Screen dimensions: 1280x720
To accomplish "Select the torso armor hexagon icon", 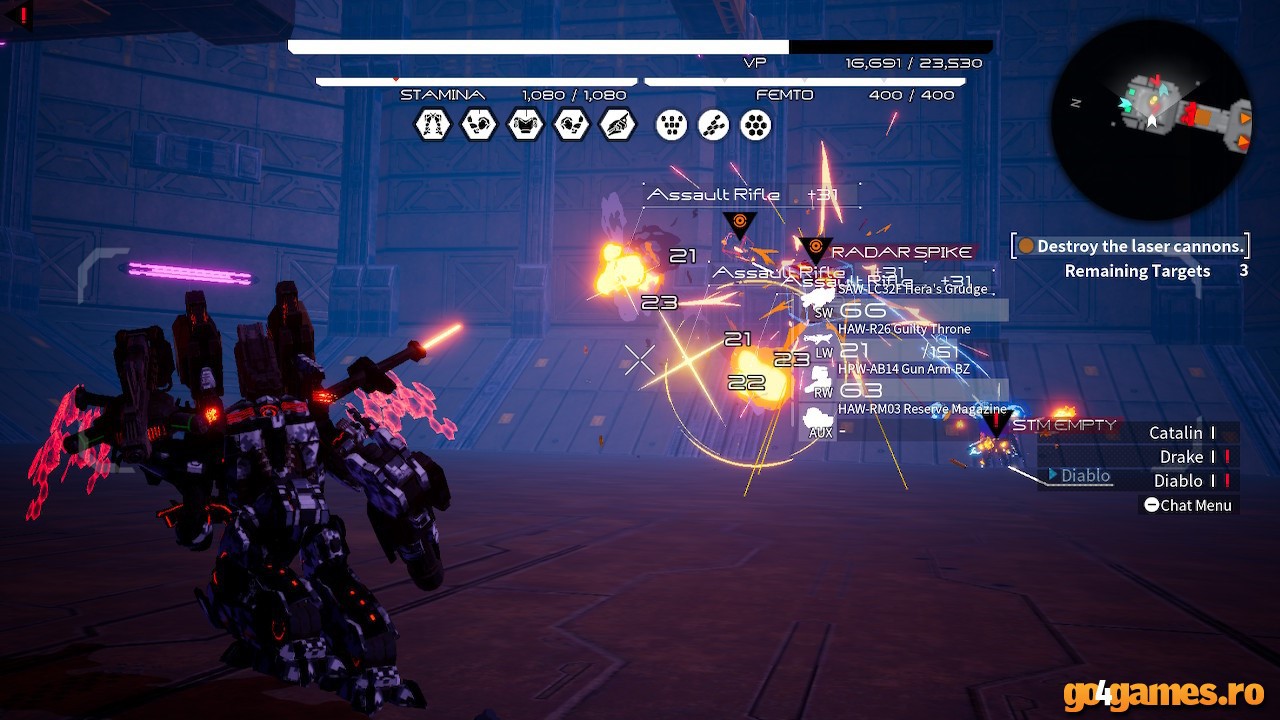I will [525, 125].
